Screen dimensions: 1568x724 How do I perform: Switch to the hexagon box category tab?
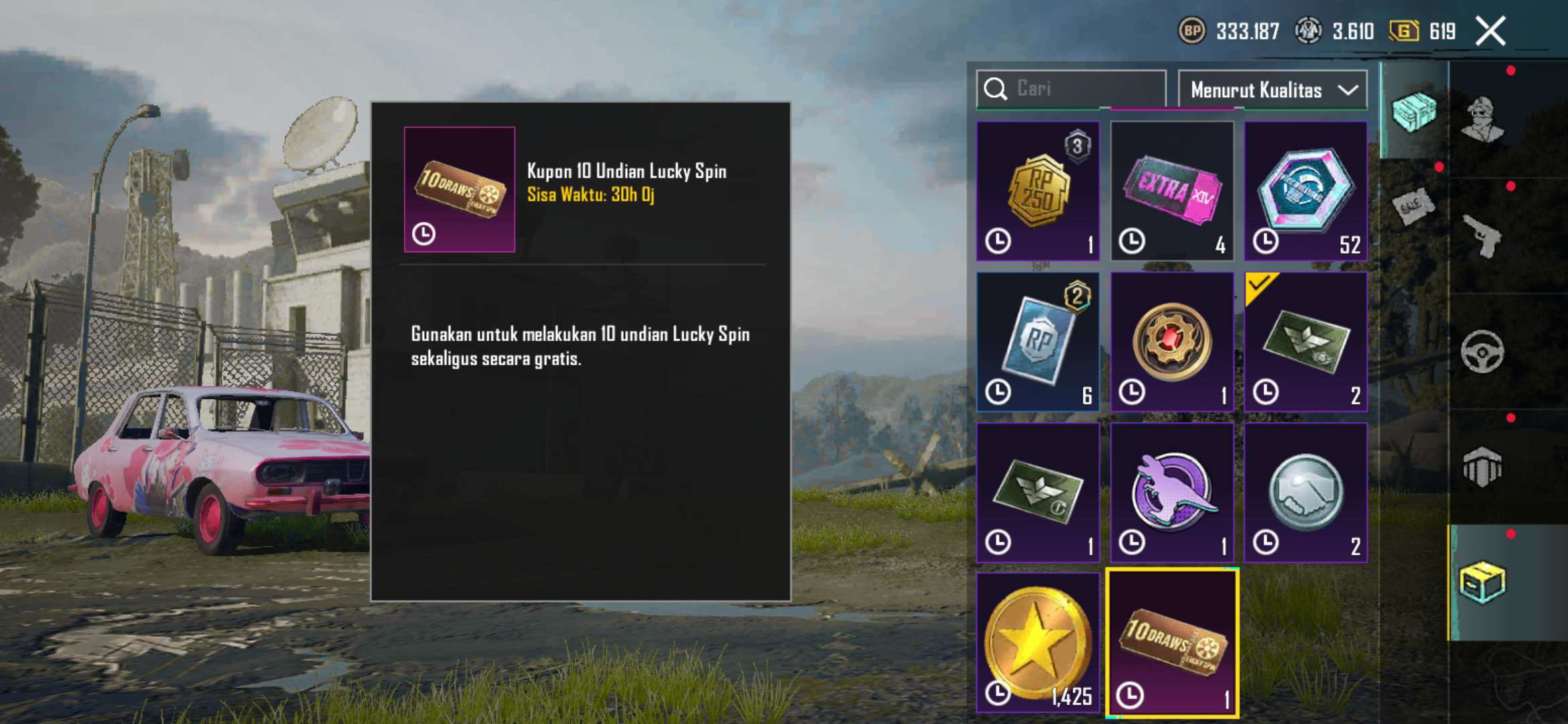click(x=1483, y=467)
